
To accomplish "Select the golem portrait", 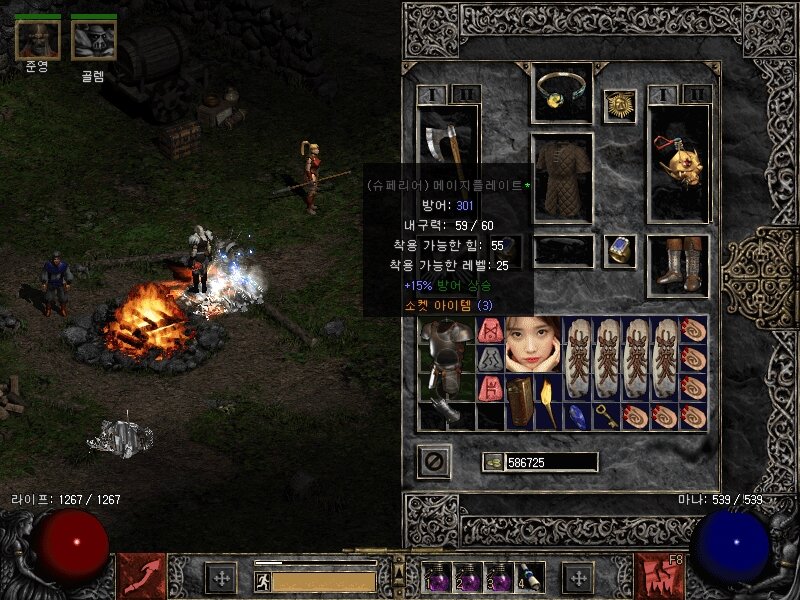I will [93, 40].
